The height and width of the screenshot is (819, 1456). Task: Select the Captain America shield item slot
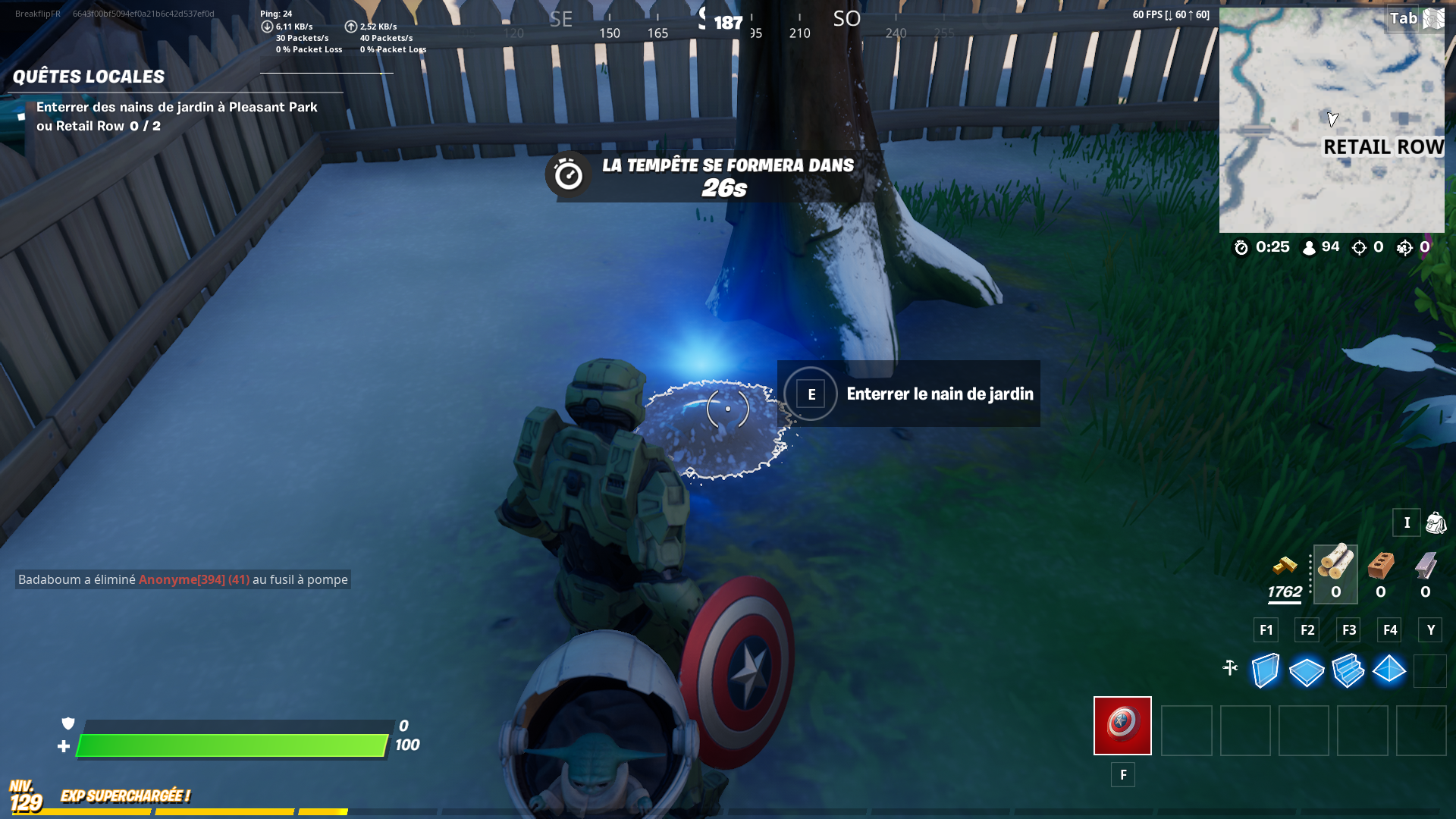coord(1122,726)
